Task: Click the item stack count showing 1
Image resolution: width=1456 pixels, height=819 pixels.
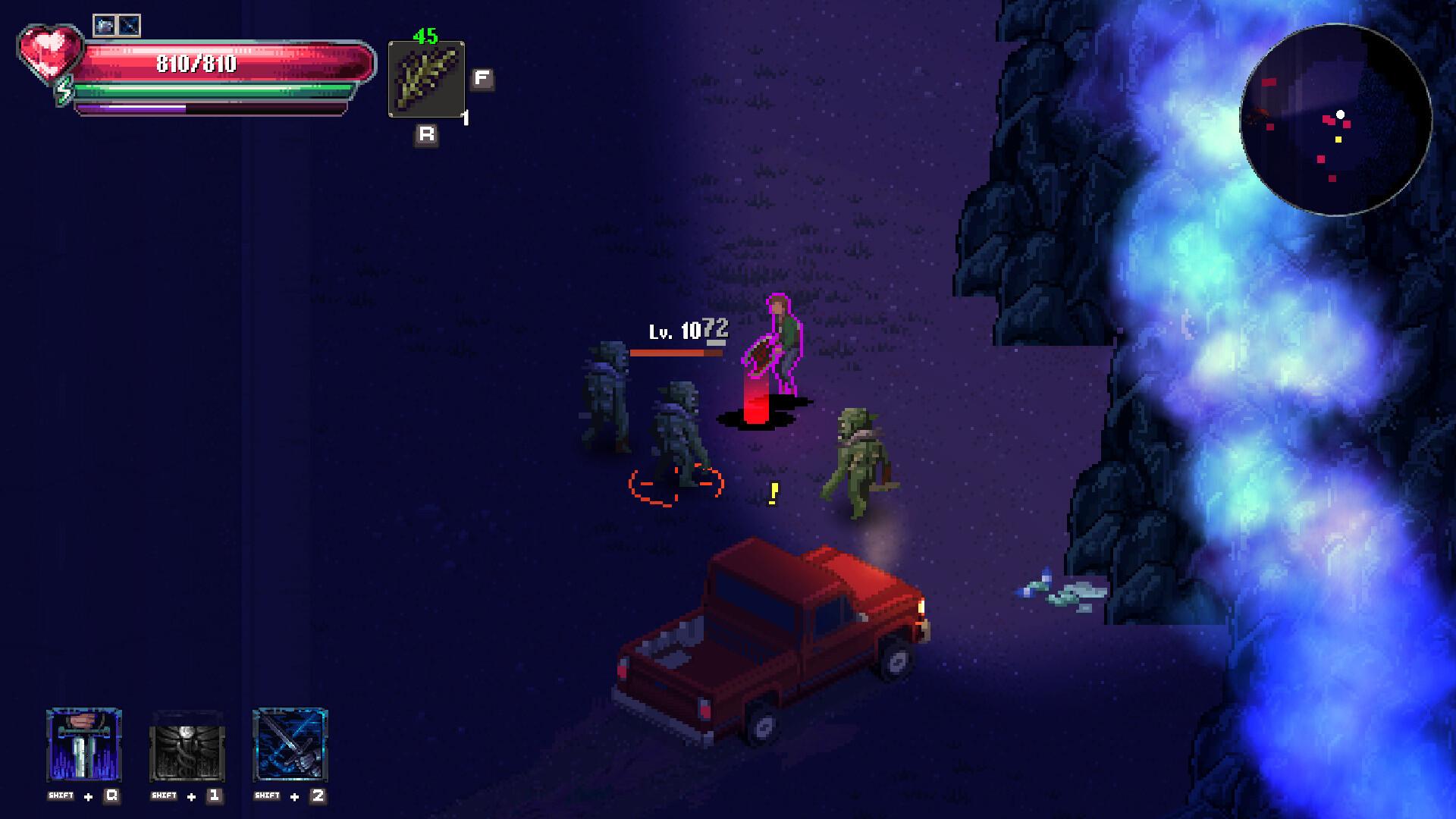Action: click(x=464, y=118)
